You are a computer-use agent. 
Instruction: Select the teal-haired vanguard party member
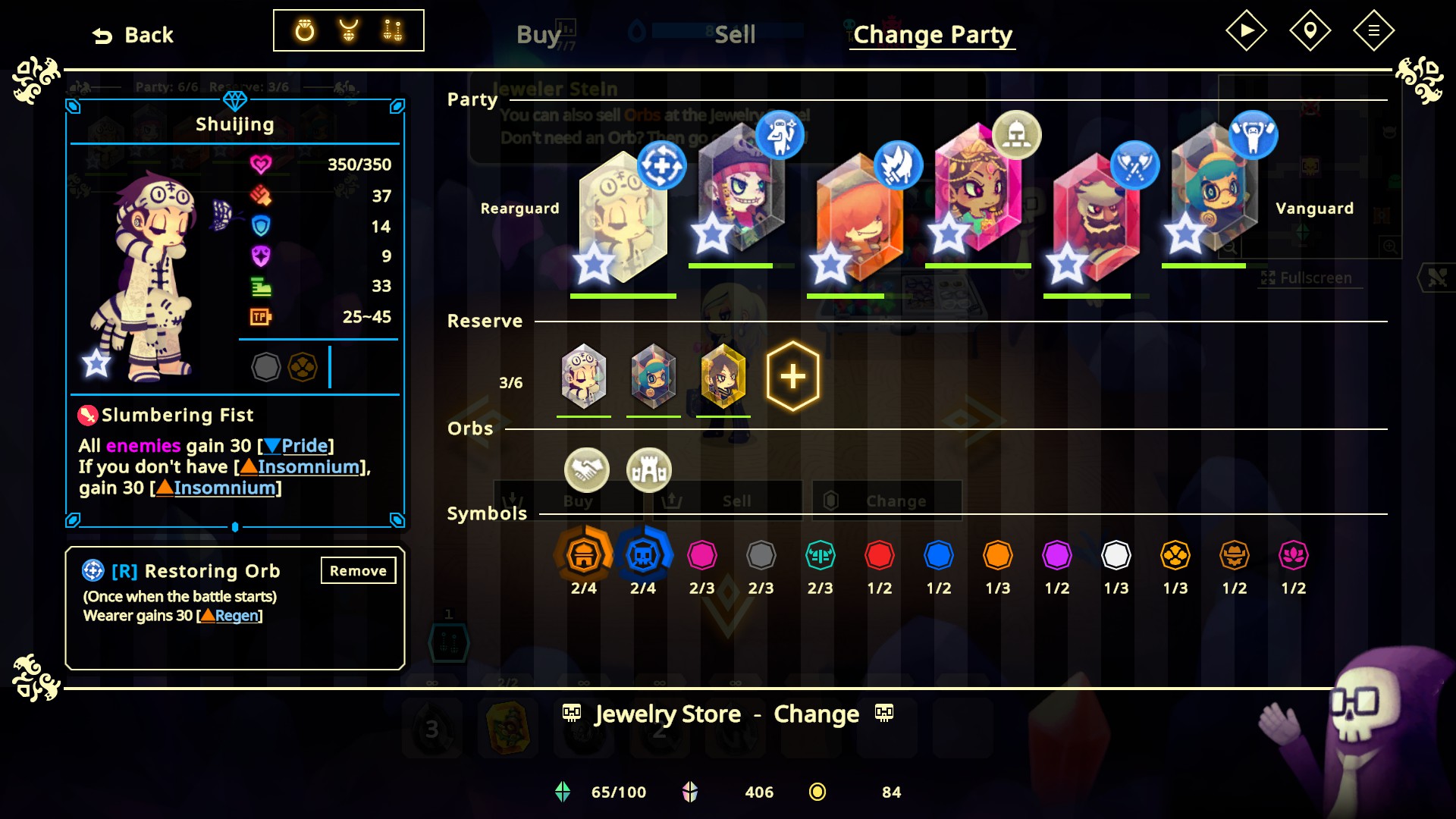coord(1214,190)
